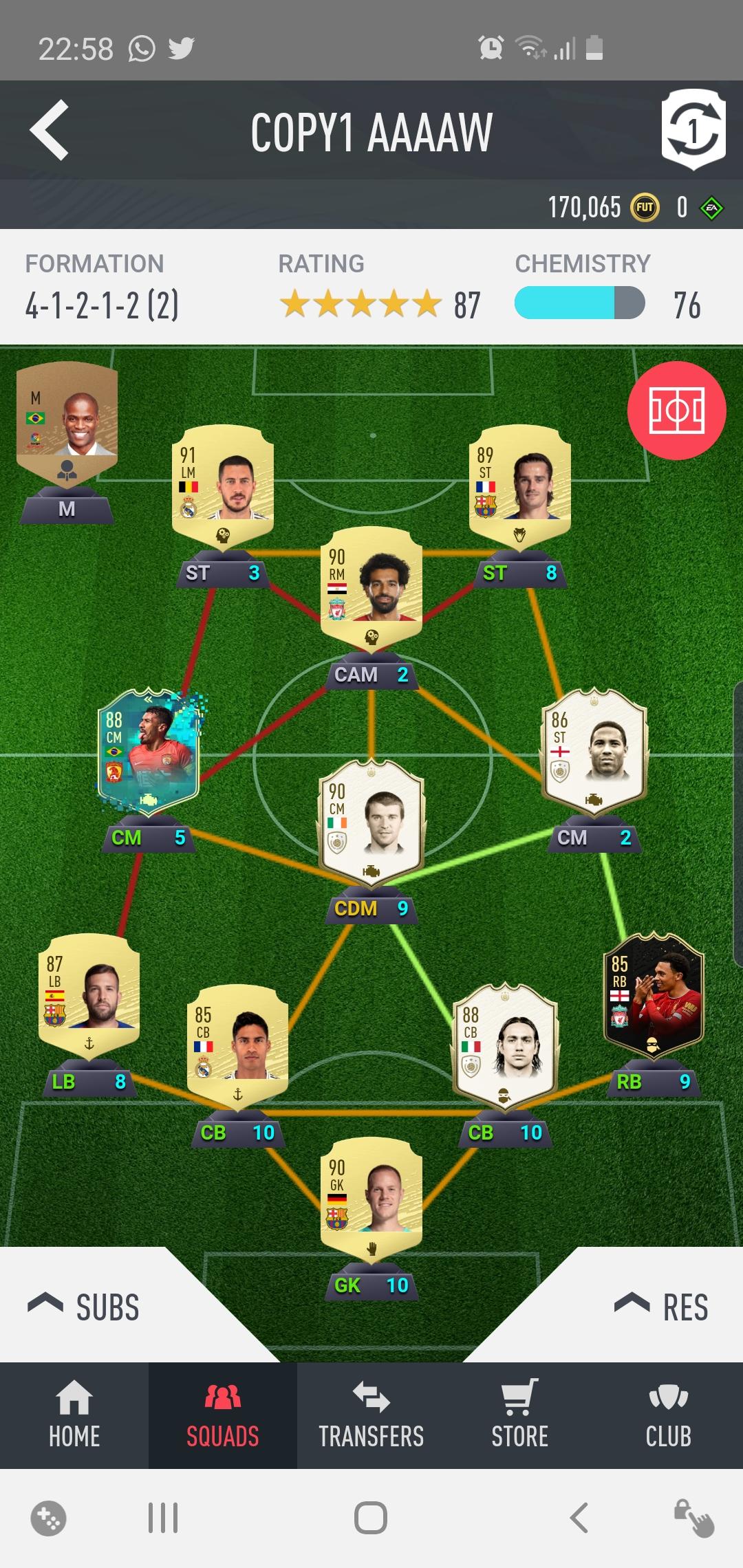
Task: Open the Store tab
Action: pos(519,1415)
